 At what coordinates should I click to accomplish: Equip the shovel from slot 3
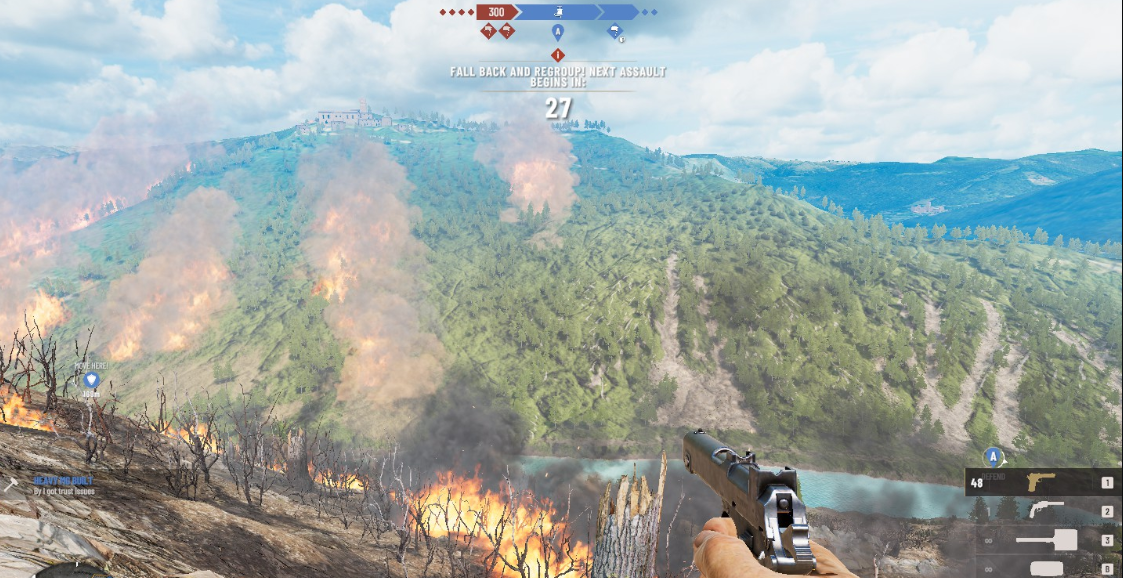point(1046,540)
